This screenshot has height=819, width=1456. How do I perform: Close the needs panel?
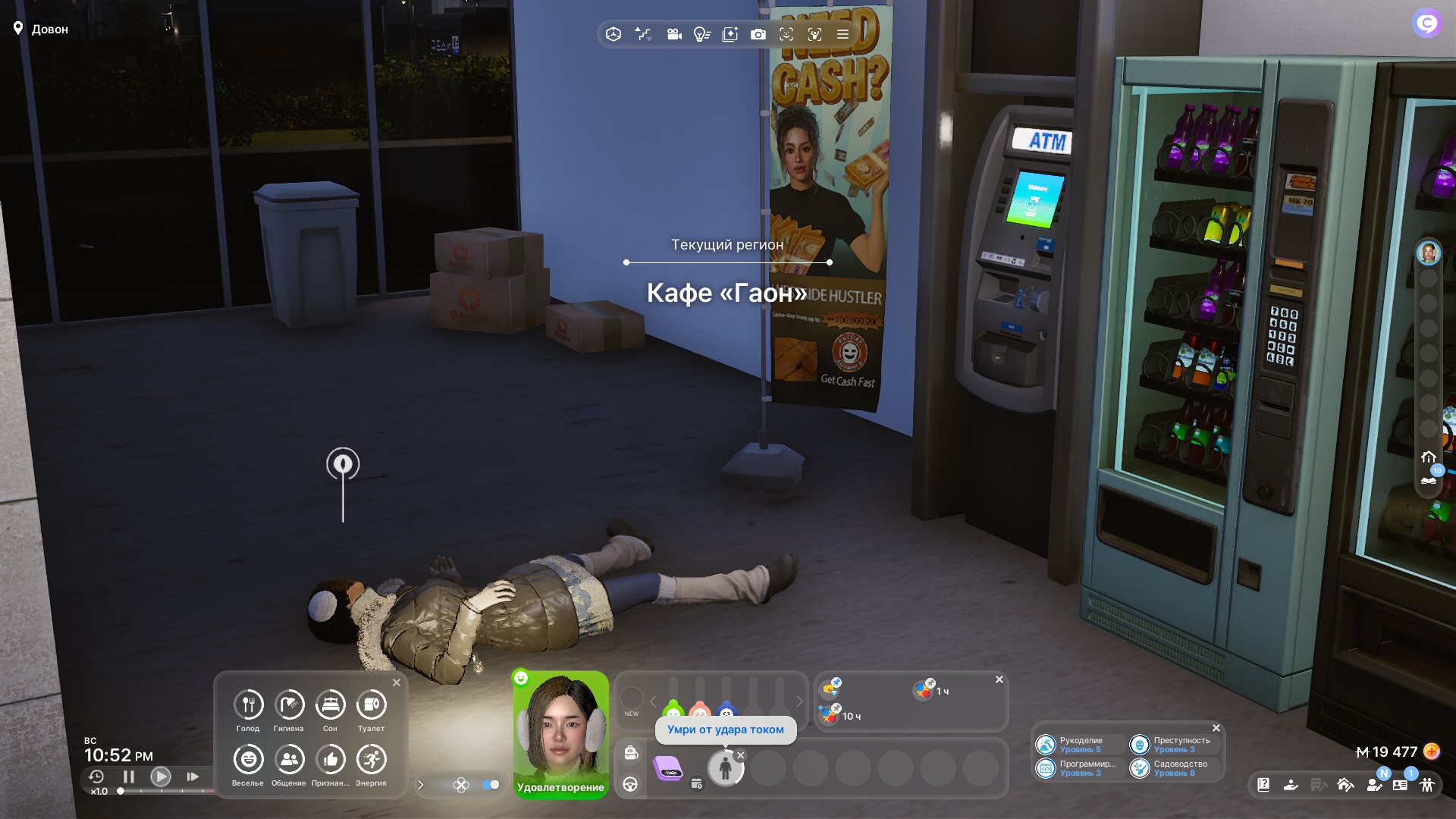[397, 682]
